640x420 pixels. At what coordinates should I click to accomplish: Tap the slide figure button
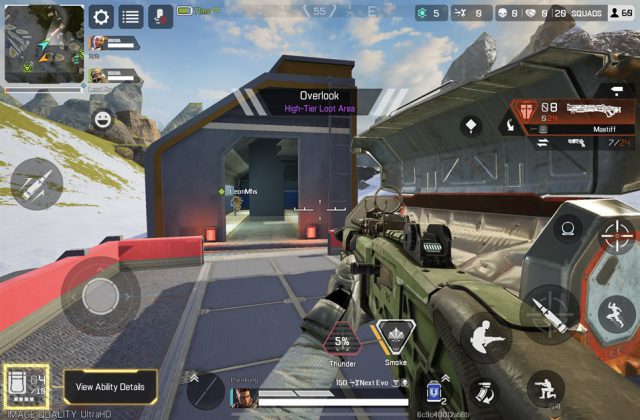coord(484,336)
